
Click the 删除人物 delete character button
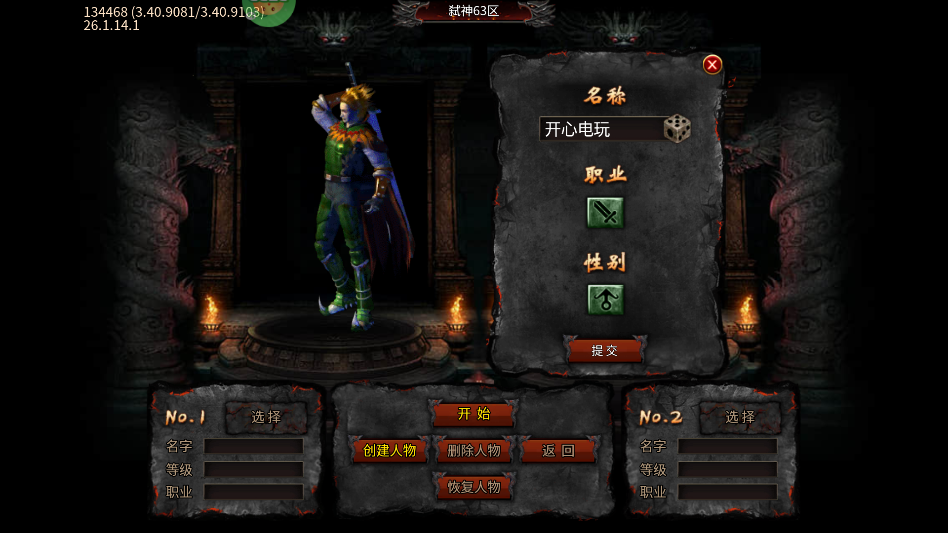pyautogui.click(x=474, y=451)
